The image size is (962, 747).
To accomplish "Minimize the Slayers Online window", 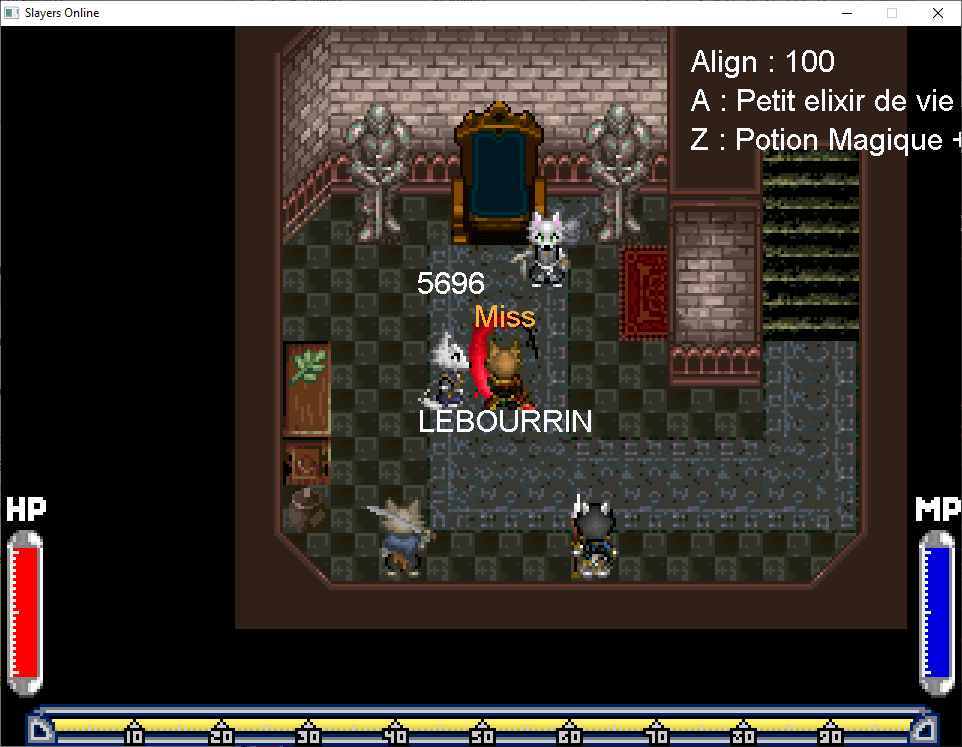I will pos(846,13).
